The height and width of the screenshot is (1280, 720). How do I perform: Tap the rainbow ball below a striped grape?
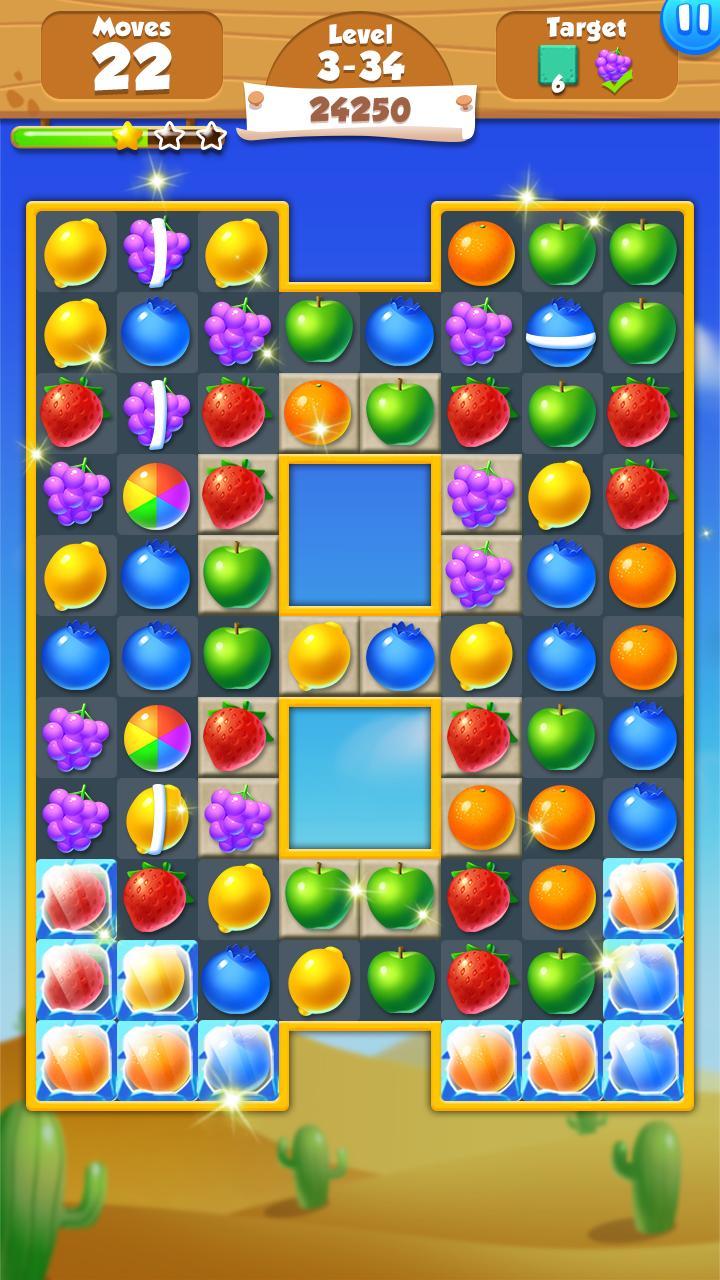(157, 494)
